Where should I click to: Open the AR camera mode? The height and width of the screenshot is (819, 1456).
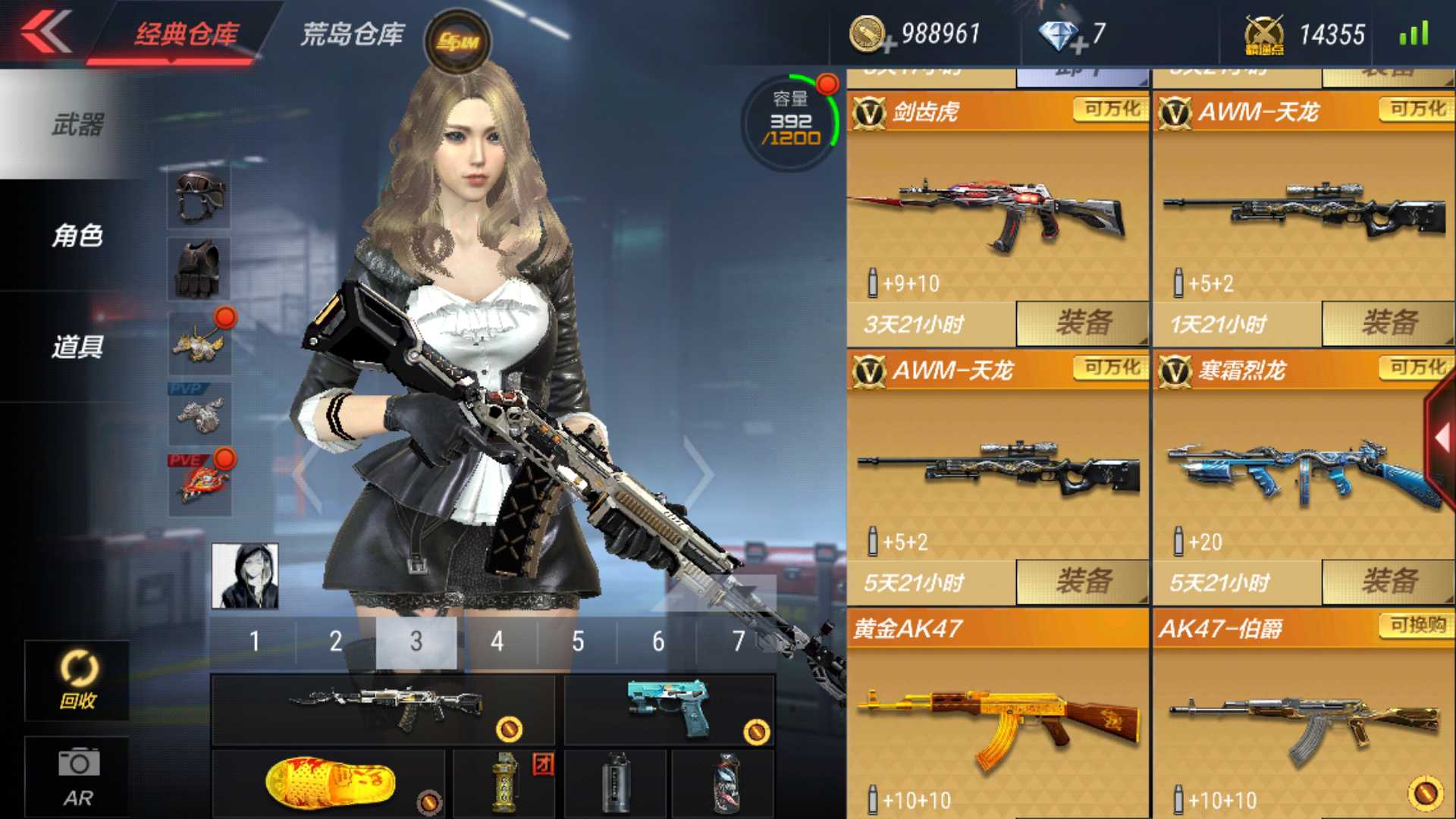tap(78, 773)
